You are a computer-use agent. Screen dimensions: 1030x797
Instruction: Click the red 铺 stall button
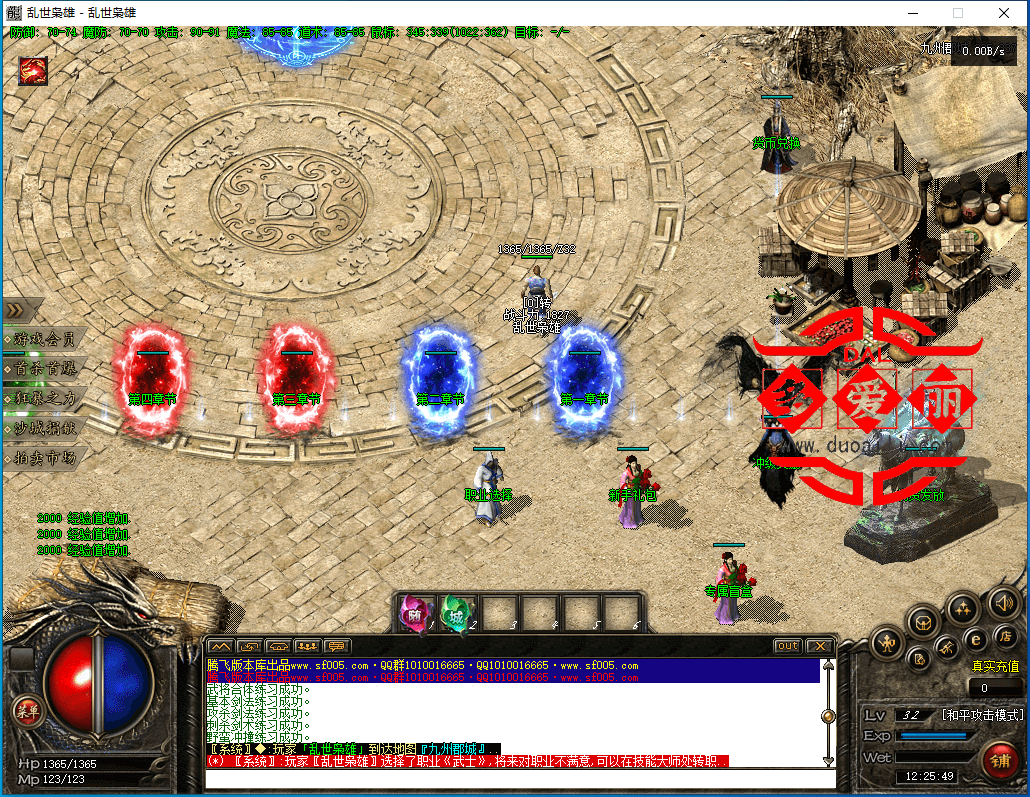pos(999,760)
